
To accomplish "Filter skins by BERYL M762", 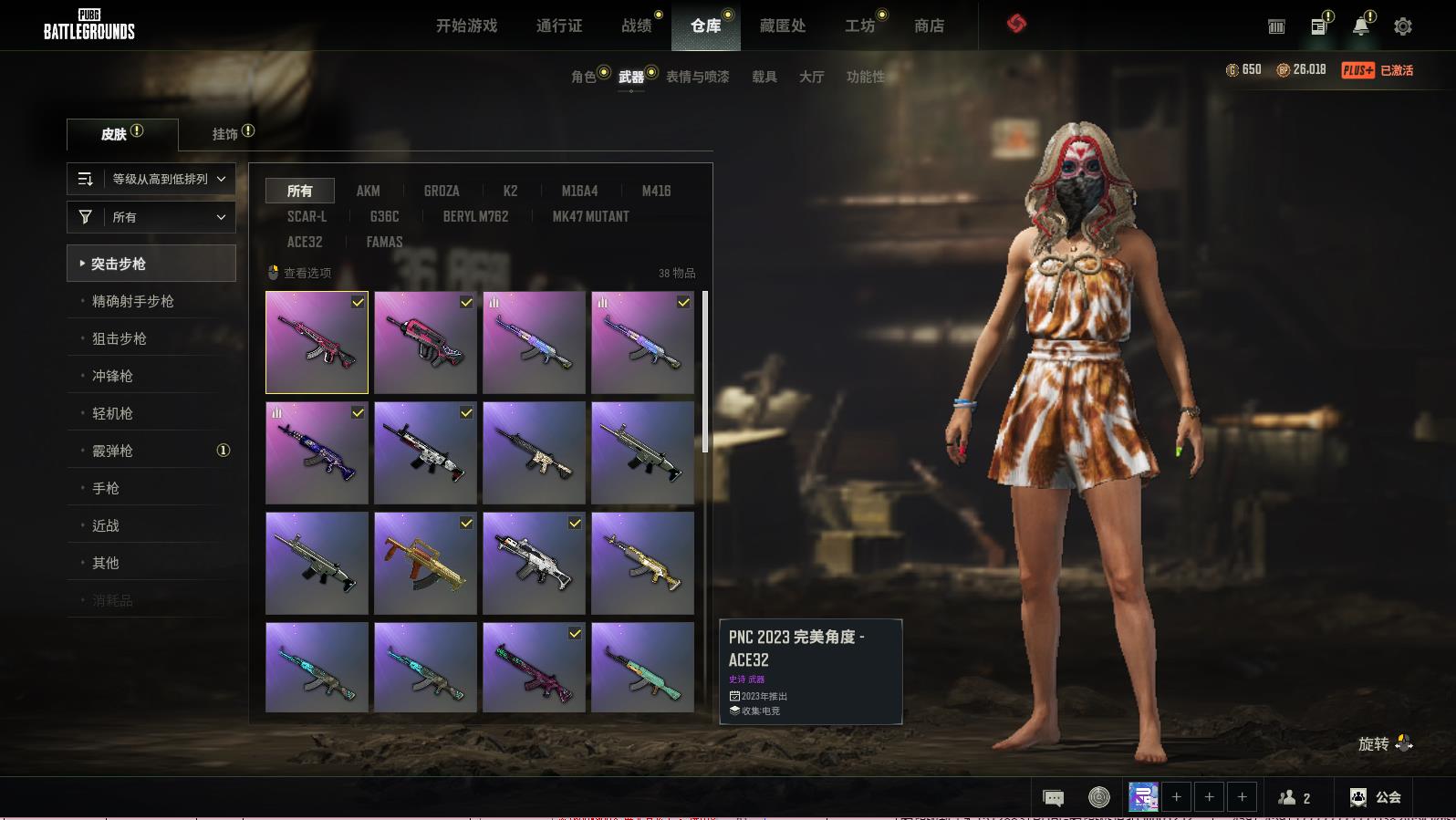I will [x=475, y=216].
